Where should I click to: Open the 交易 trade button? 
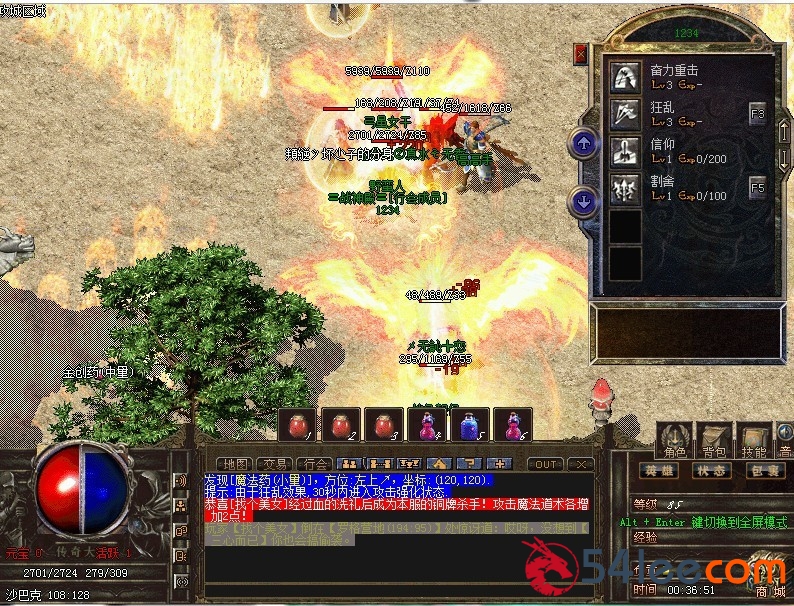tap(276, 464)
